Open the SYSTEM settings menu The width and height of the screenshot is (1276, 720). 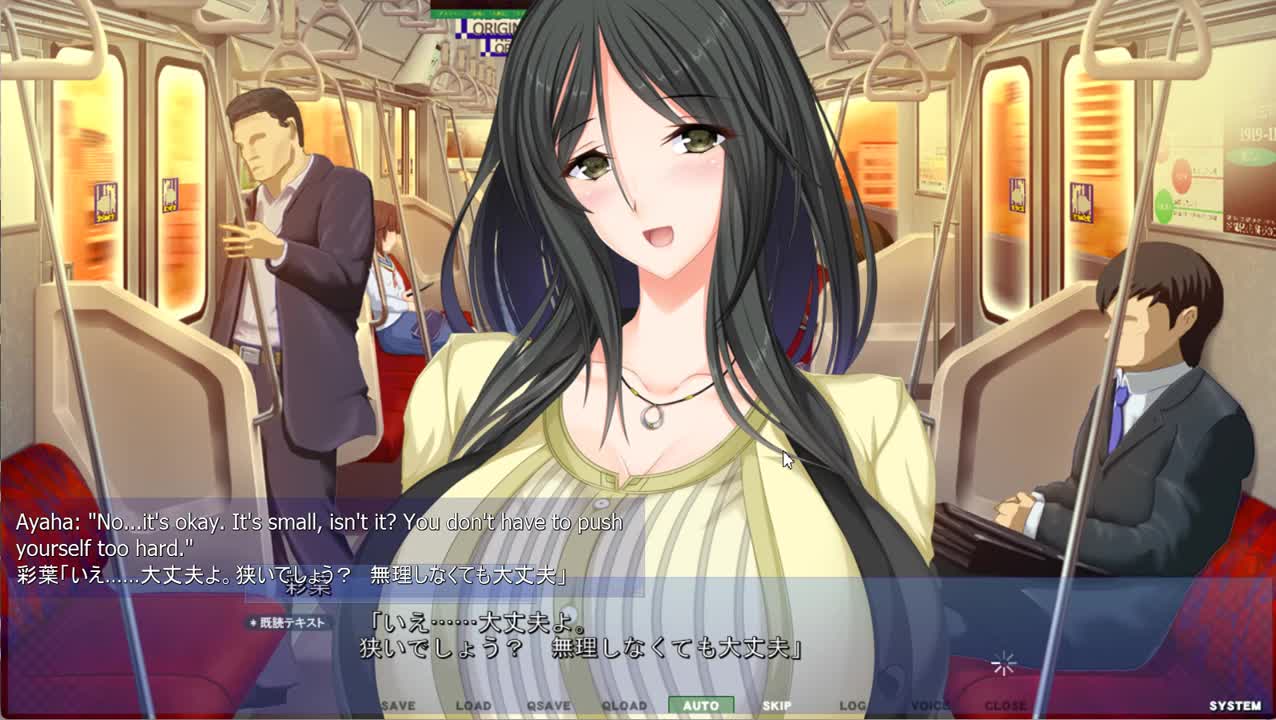(1235, 706)
